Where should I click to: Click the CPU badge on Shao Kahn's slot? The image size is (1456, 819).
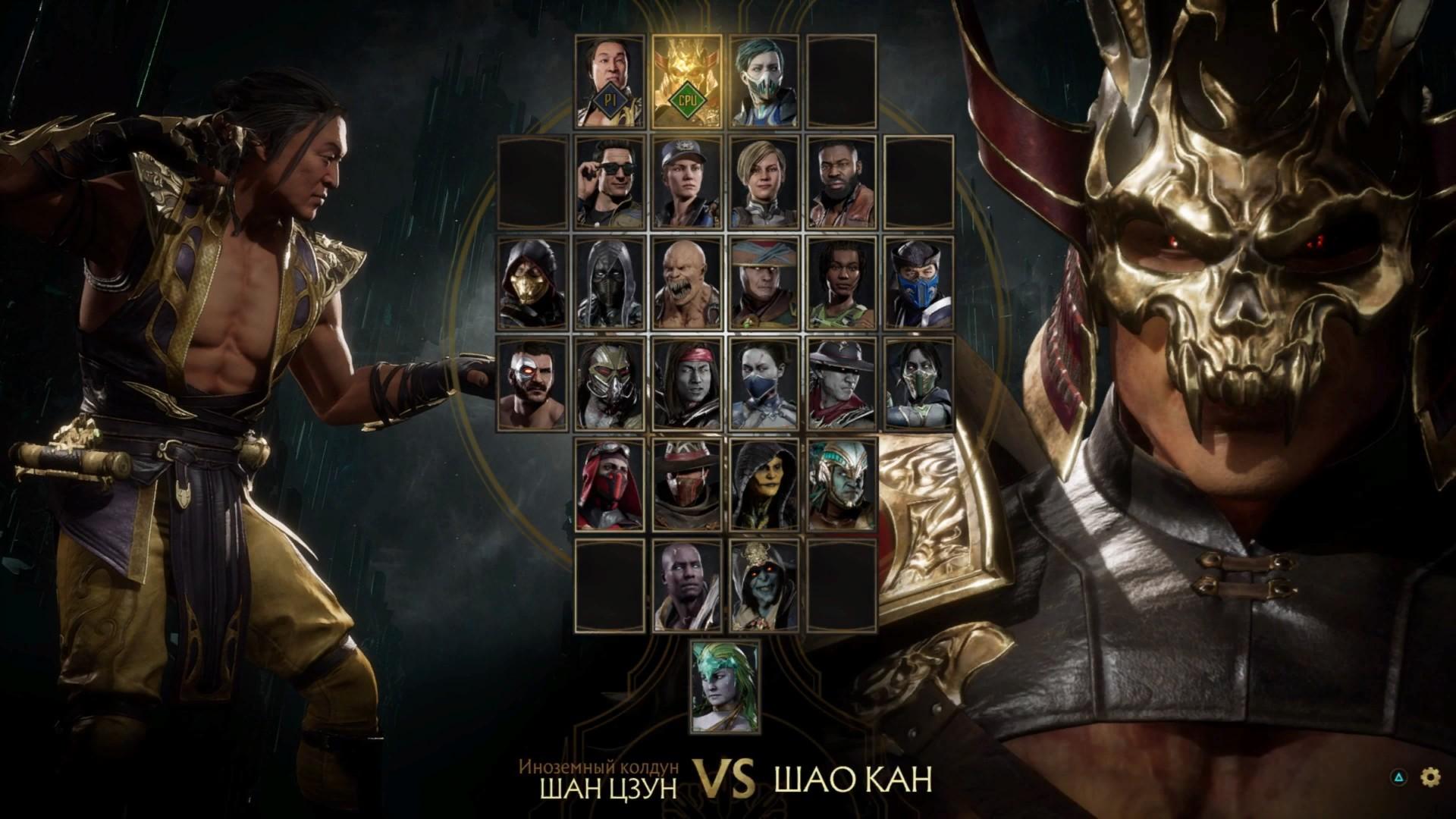686,99
